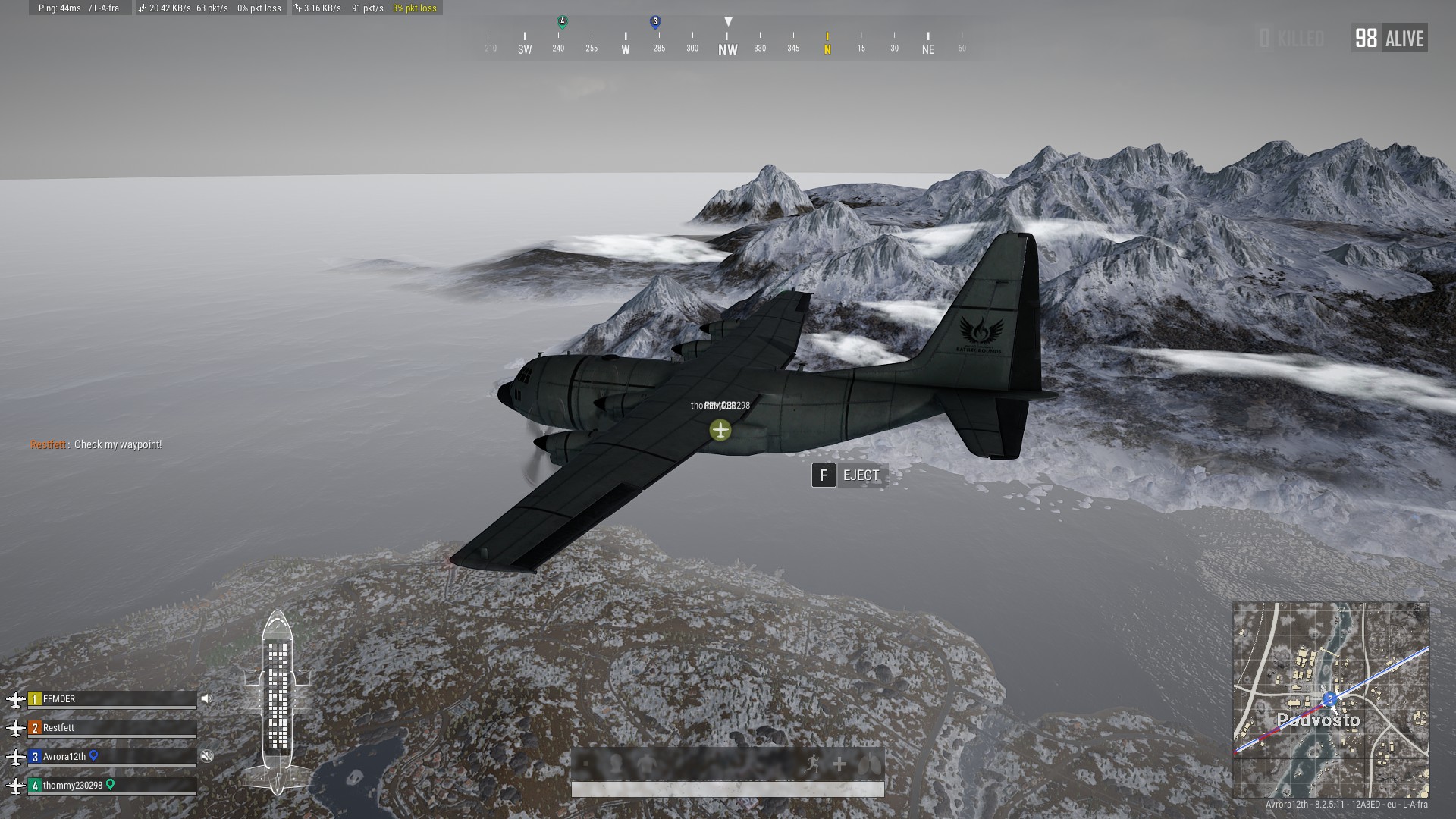Screen dimensions: 1456x819
Task: Pick thommy230298 in the squad list
Action: coord(112,786)
